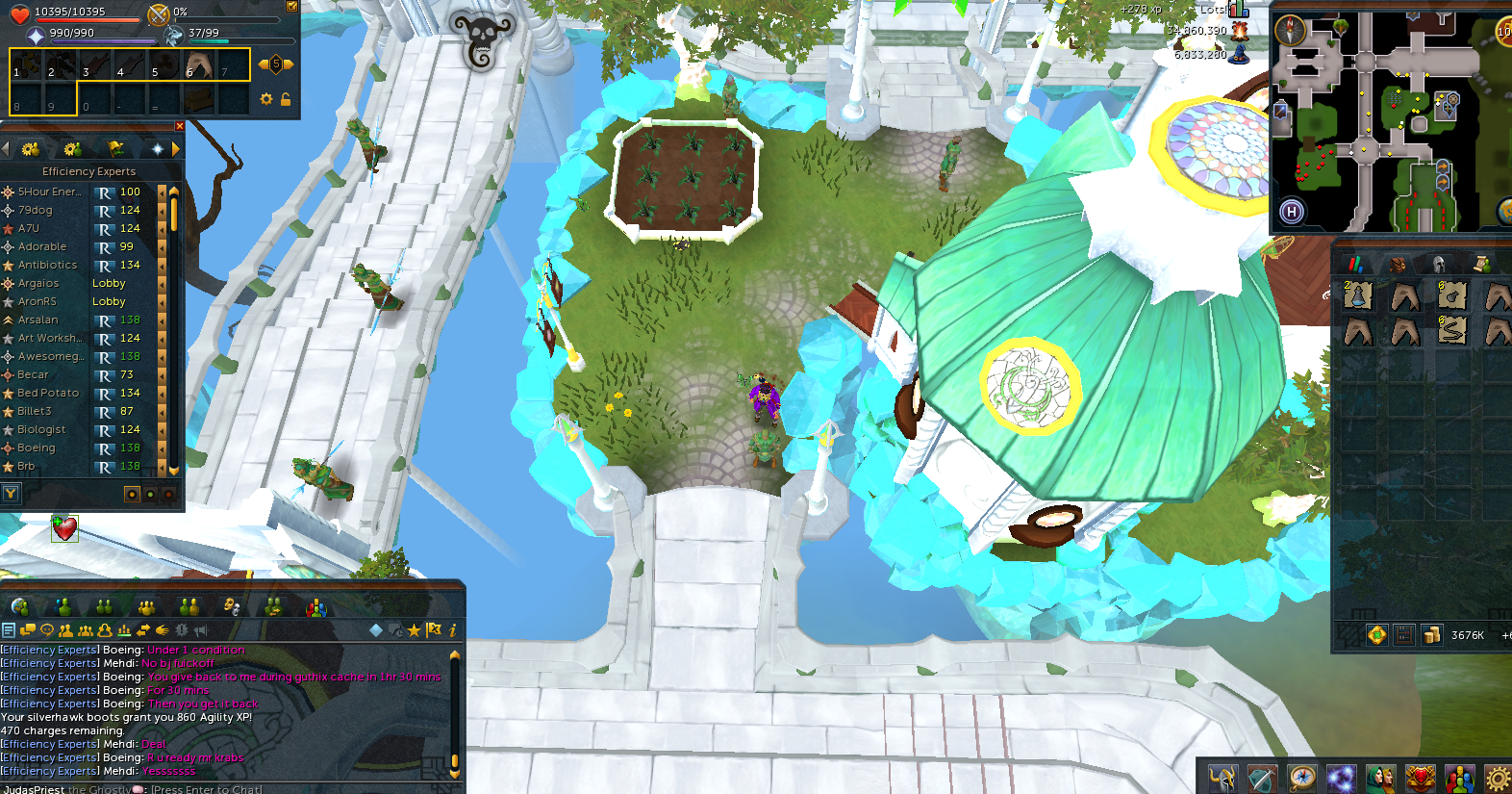Click the quick chat speech bubble icon

point(47,629)
